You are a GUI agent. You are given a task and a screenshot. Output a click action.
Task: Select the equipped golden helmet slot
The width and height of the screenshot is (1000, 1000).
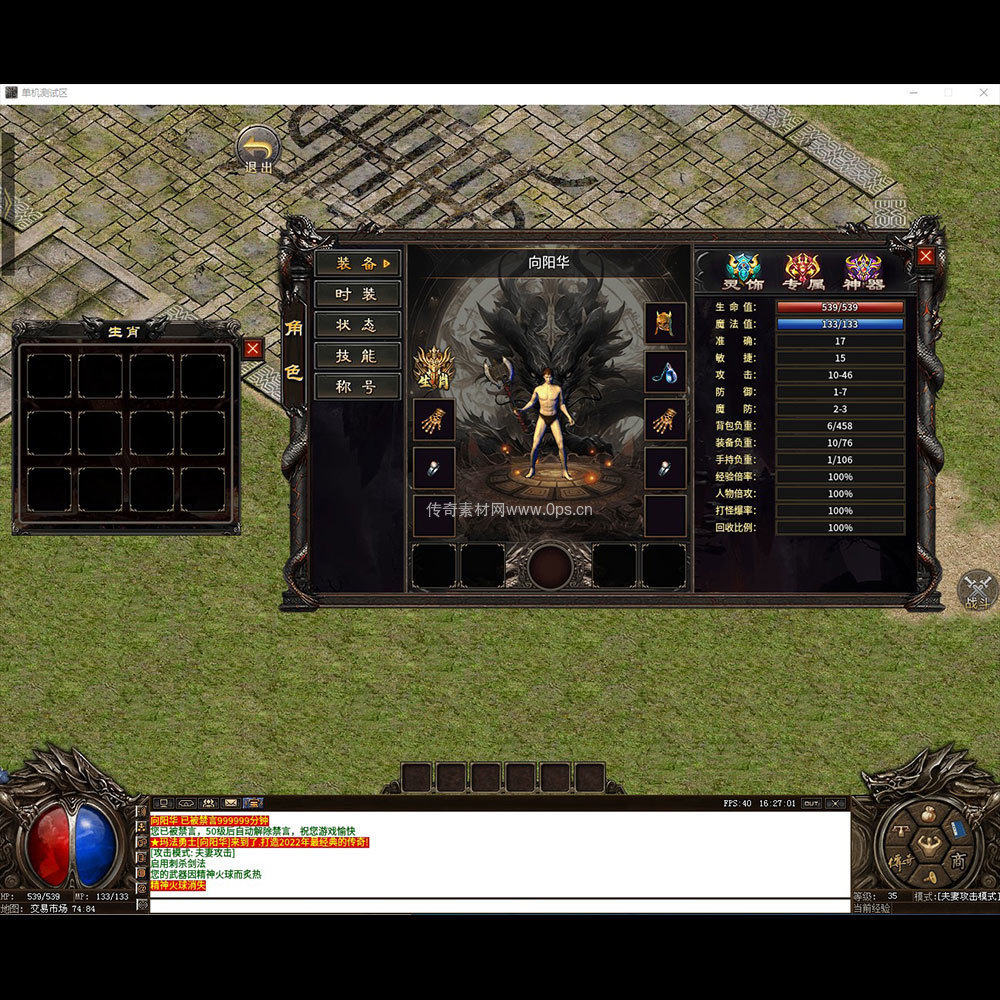click(x=665, y=323)
